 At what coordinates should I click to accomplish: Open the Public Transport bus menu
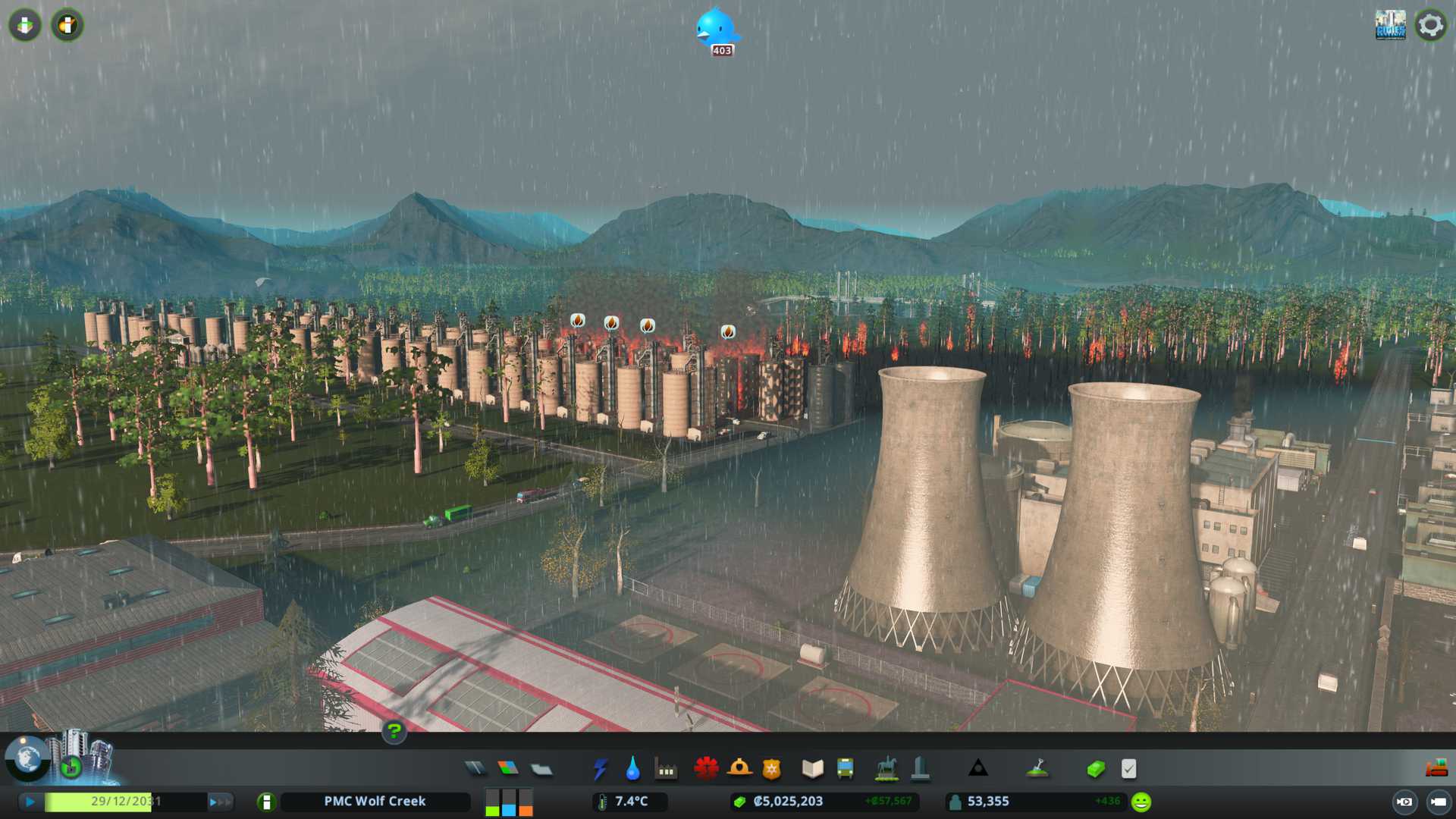846,769
